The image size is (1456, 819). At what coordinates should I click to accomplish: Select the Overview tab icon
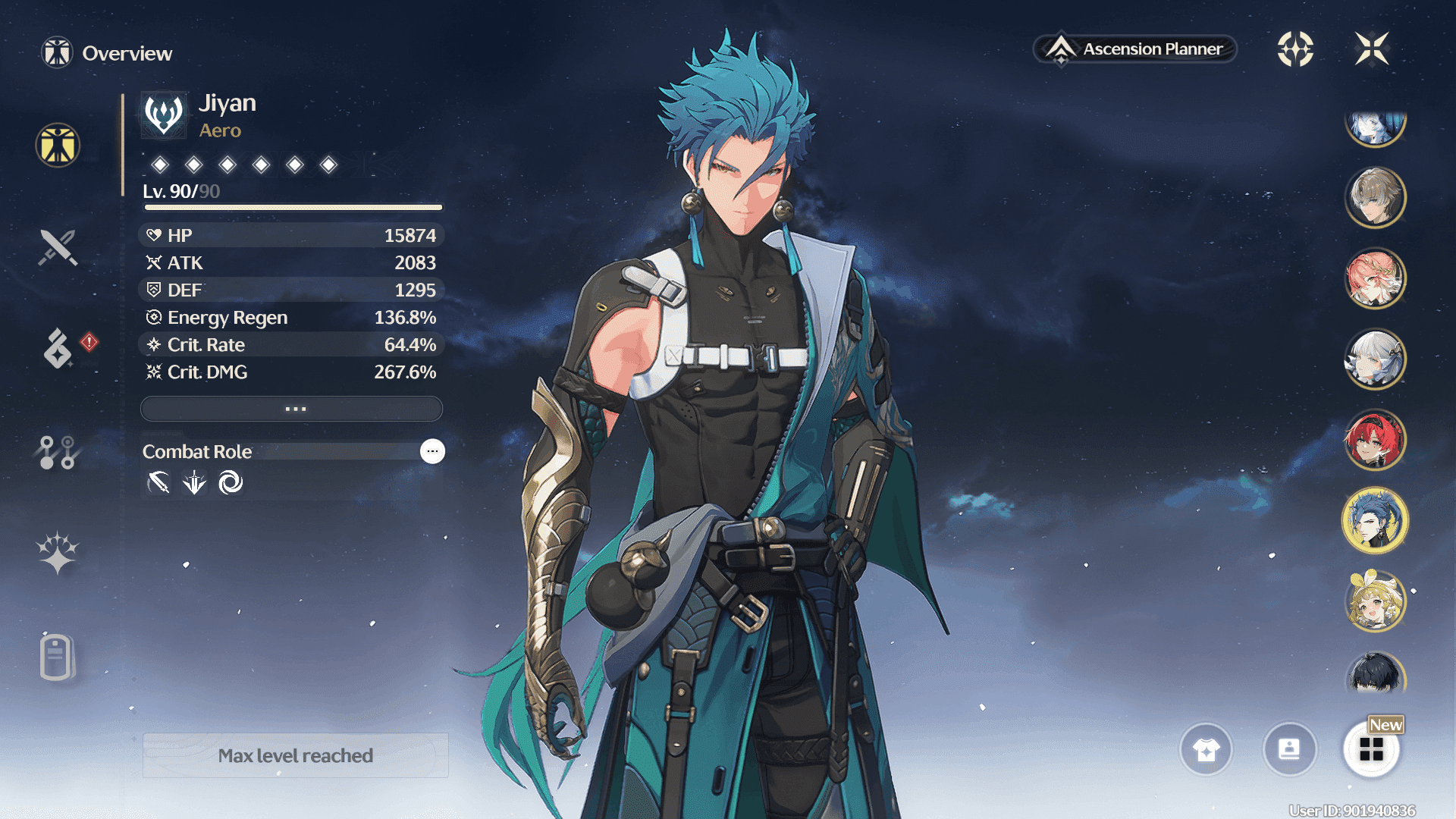pos(58,145)
